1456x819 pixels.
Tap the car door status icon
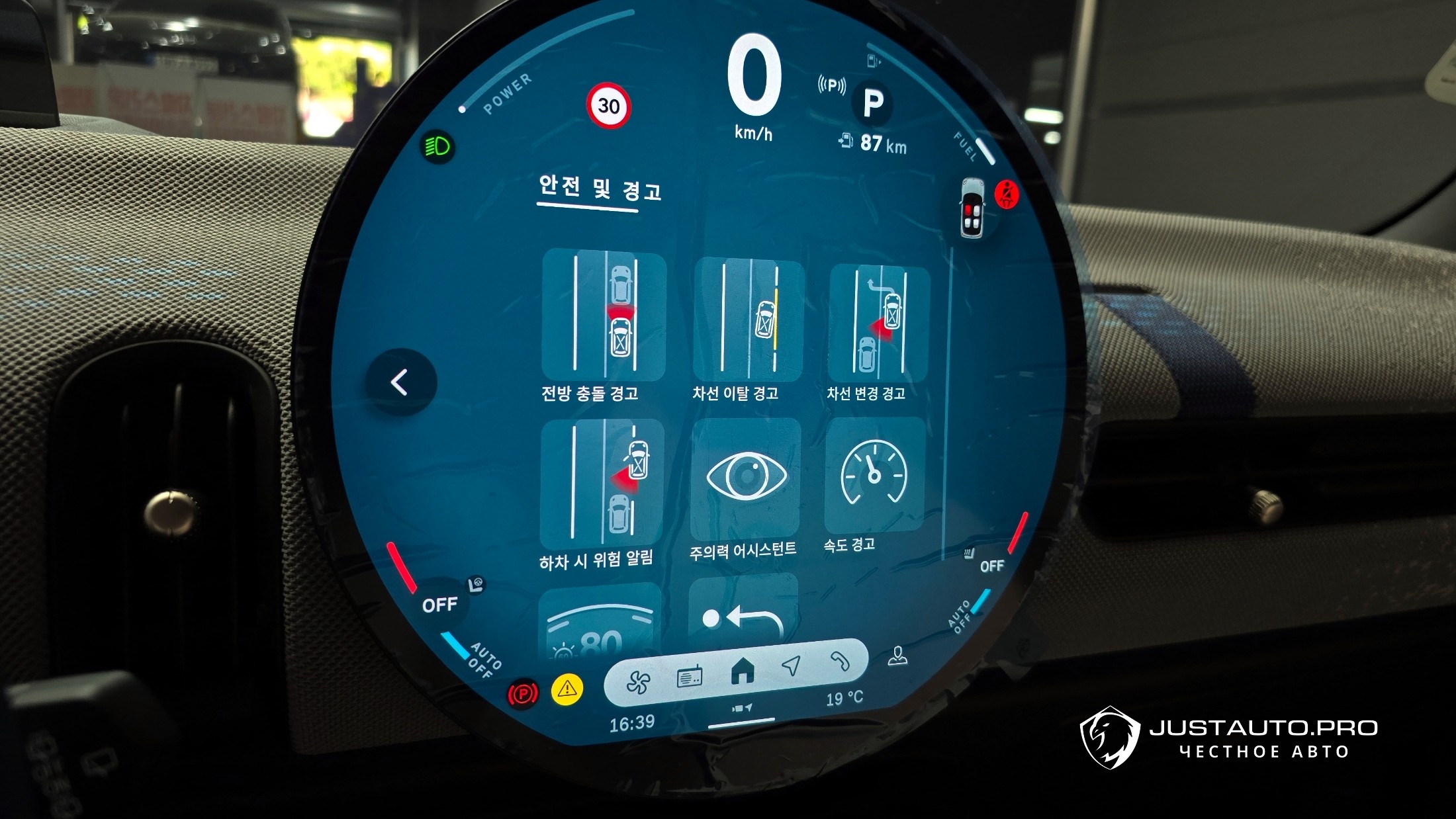pos(972,207)
